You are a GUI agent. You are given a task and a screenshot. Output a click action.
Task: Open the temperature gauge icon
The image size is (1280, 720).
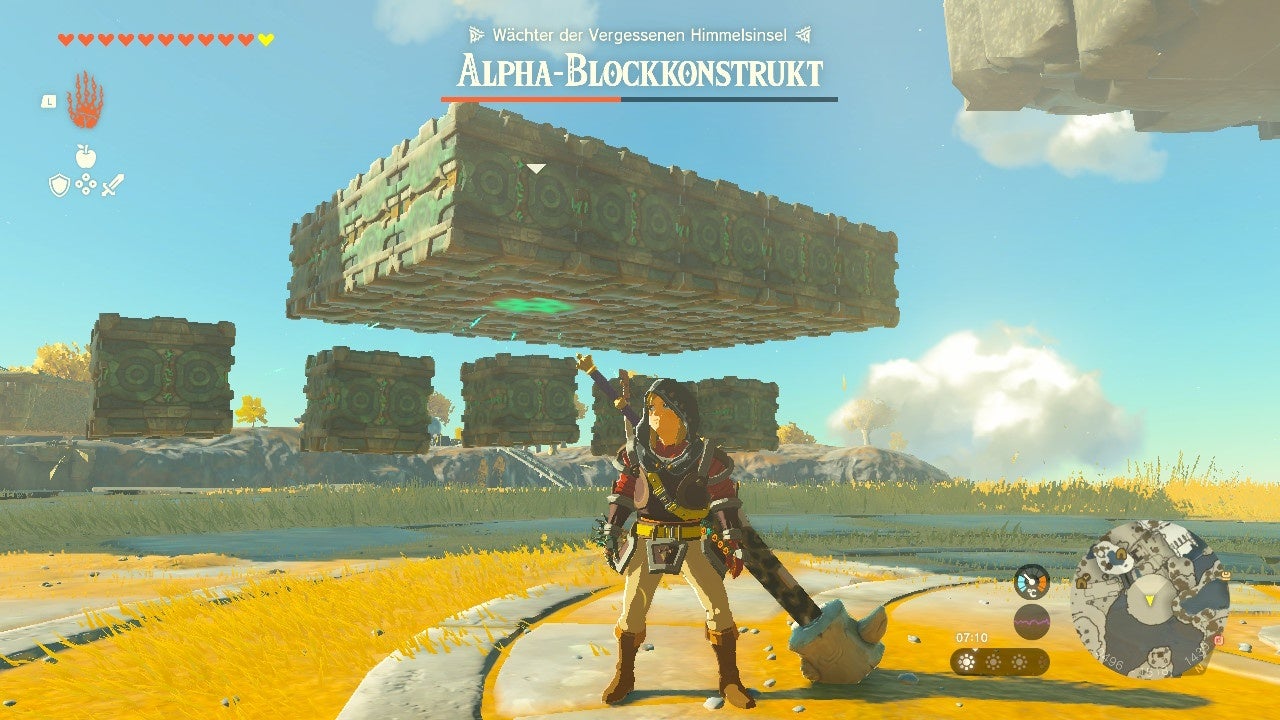point(1032,581)
